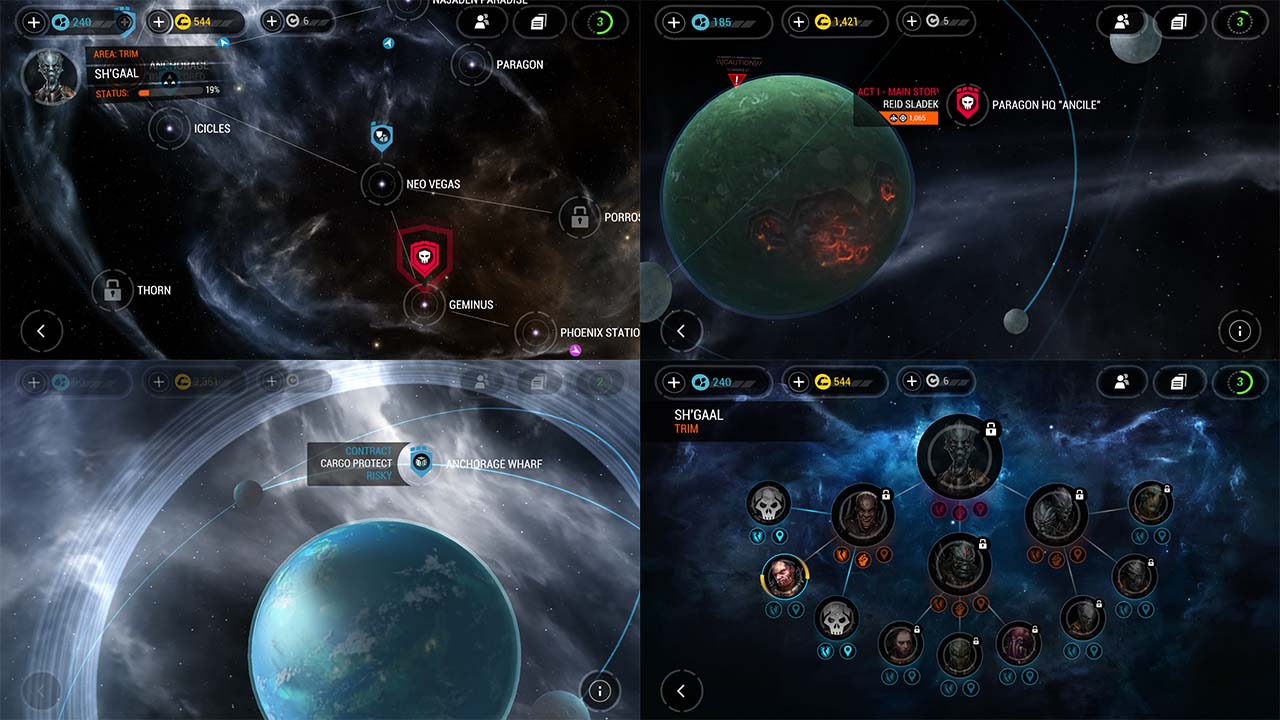Open the info "i" button near the planet view
Image resolution: width=1280 pixels, height=720 pixels.
pyautogui.click(x=1240, y=331)
